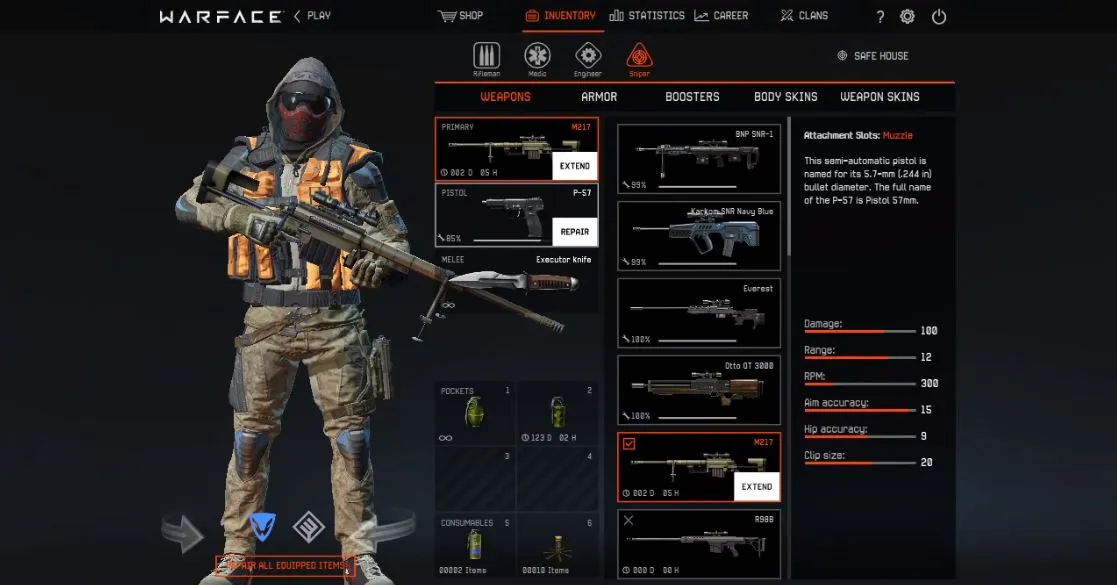Open the Shop menu

tap(460, 16)
